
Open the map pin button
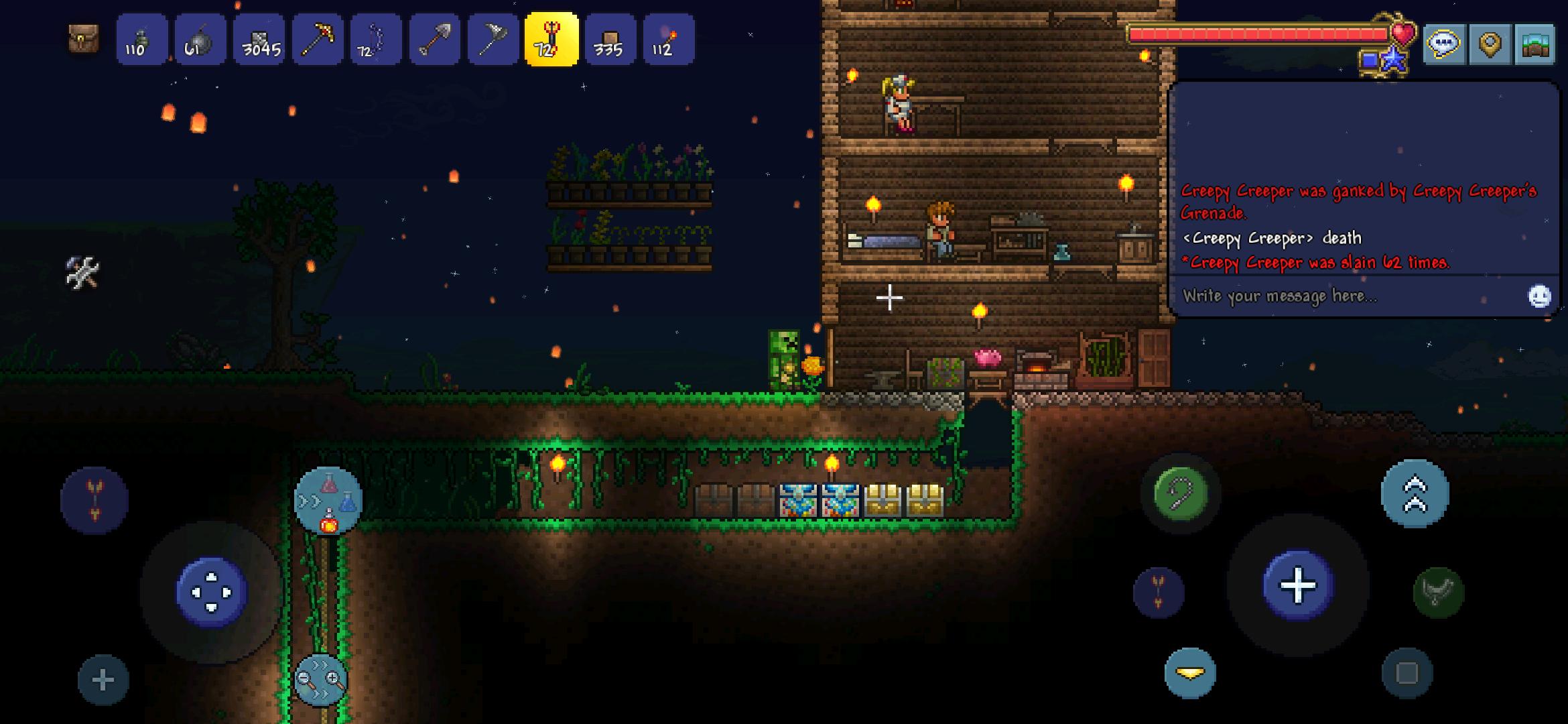[1490, 44]
